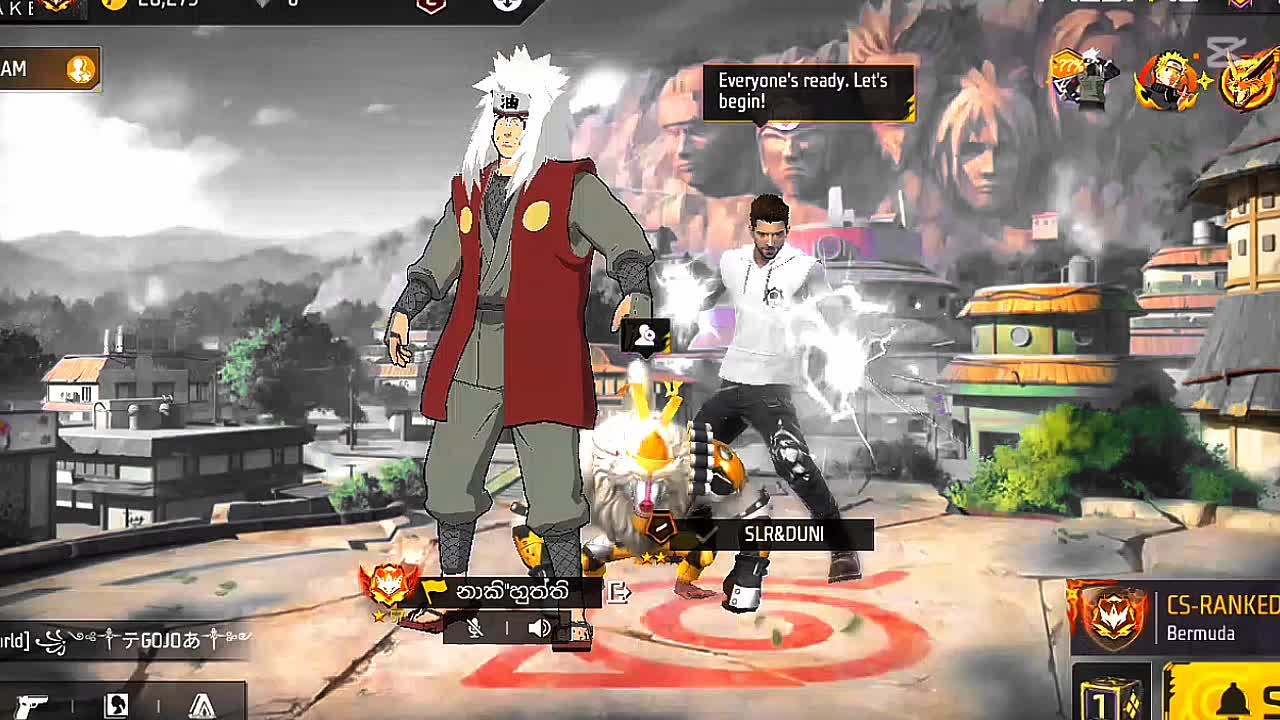
Task: Dismiss the "Everyone's ready" speech bubble
Action: click(x=808, y=92)
